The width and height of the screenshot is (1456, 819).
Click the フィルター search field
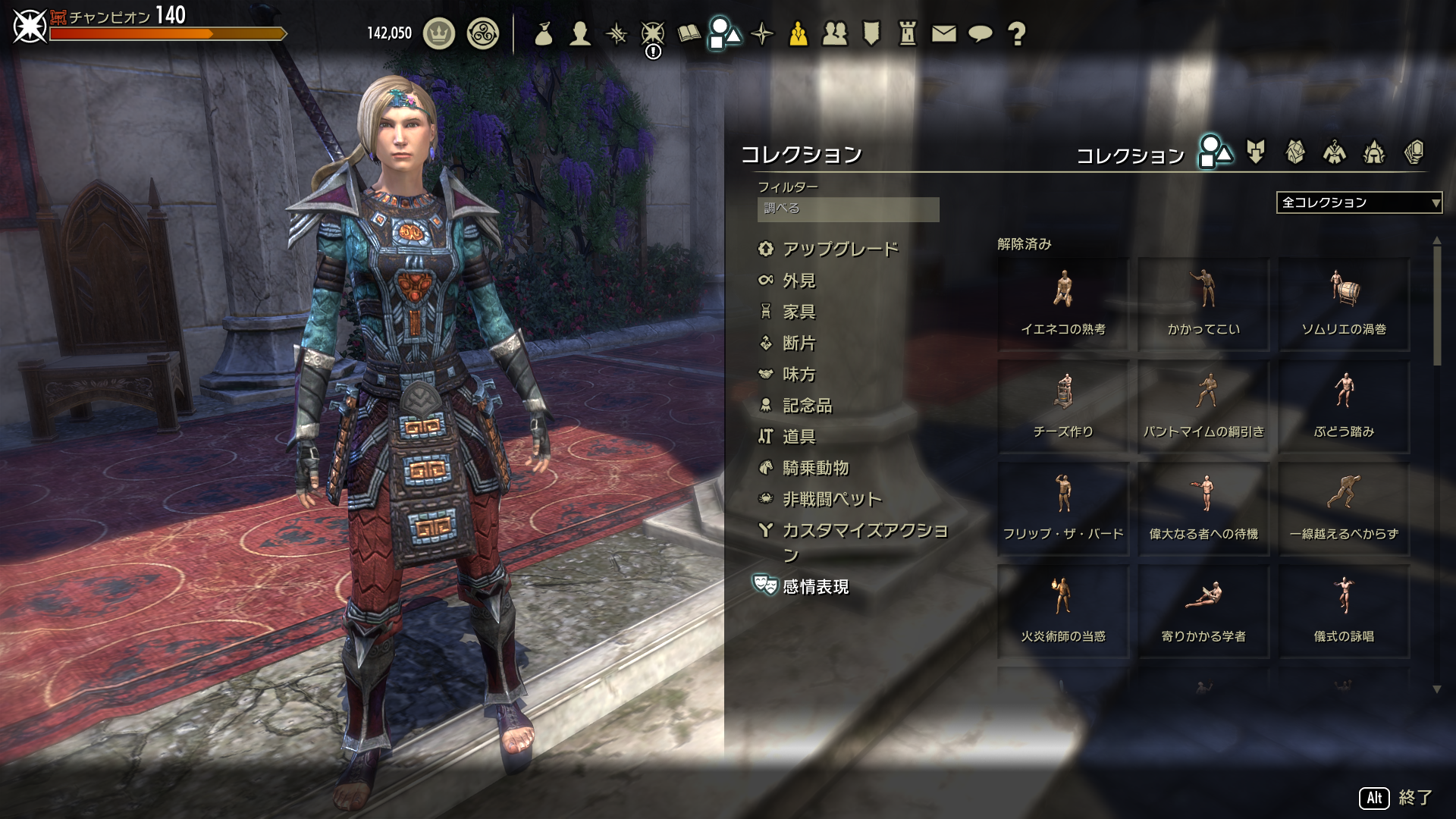(x=848, y=209)
